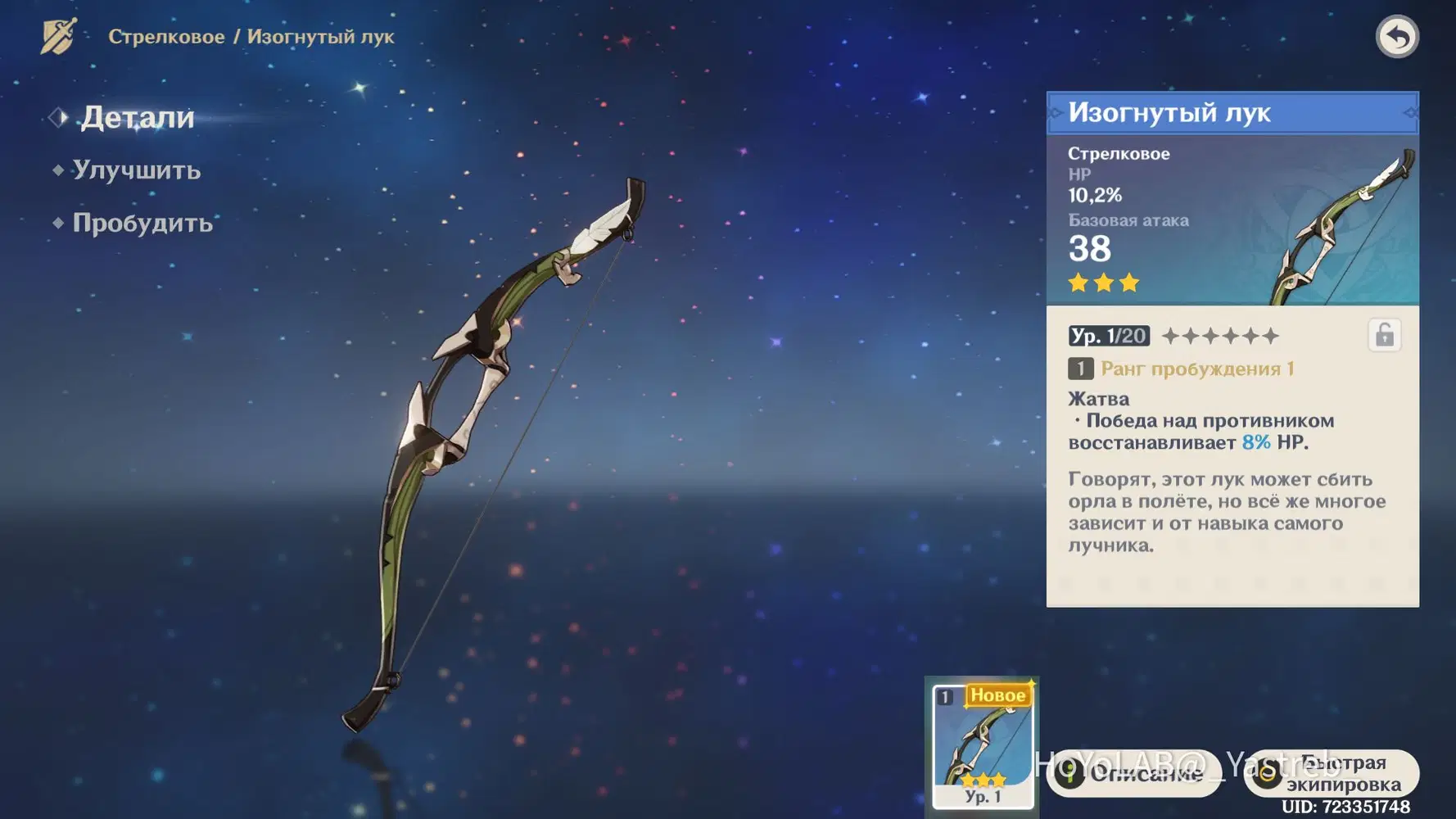Toggle the weapon lock icon

click(1384, 336)
